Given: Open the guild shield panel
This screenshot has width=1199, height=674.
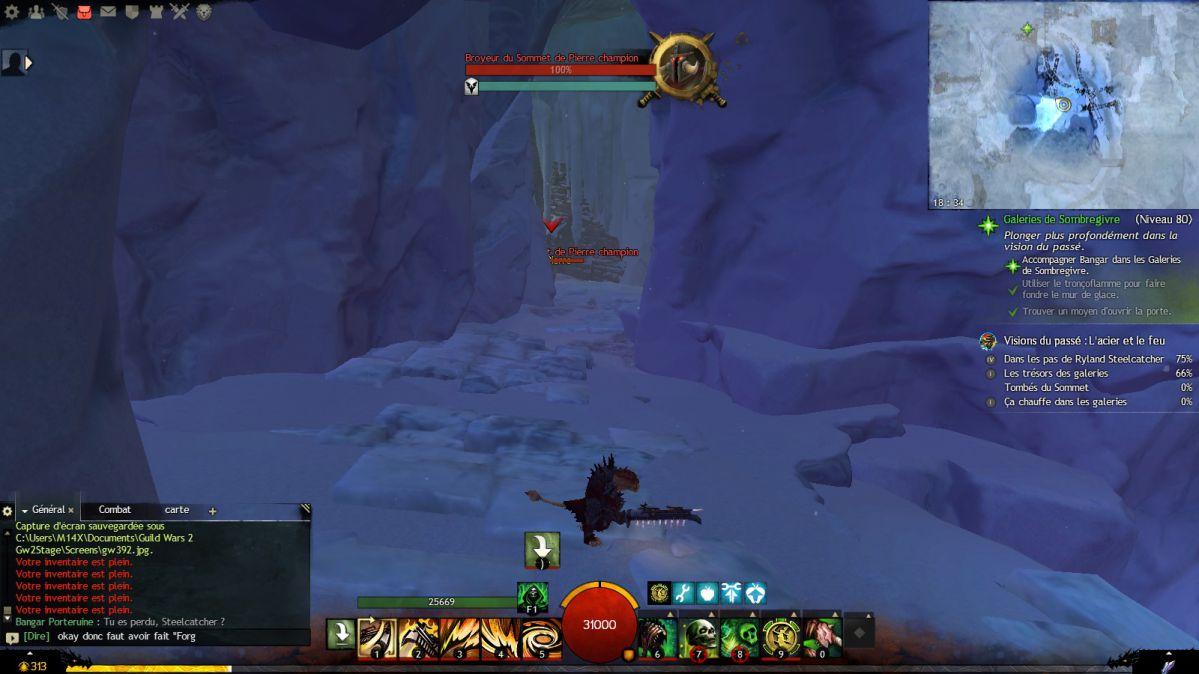Looking at the screenshot, I should (132, 12).
